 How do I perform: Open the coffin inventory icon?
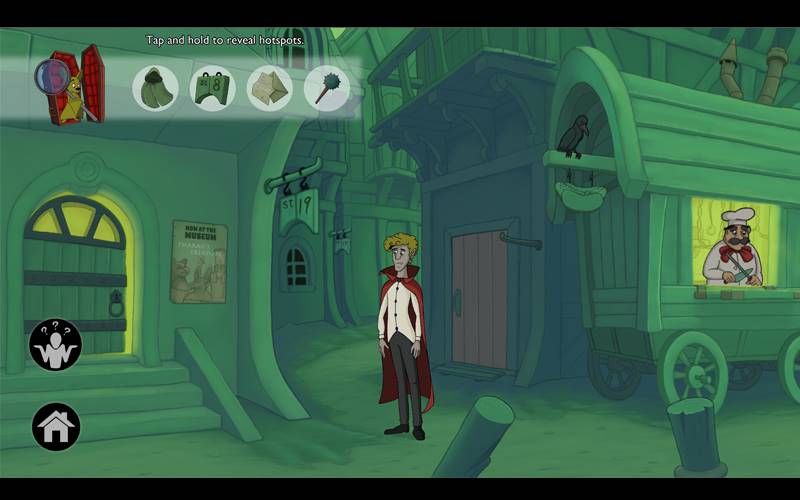[x=72, y=84]
